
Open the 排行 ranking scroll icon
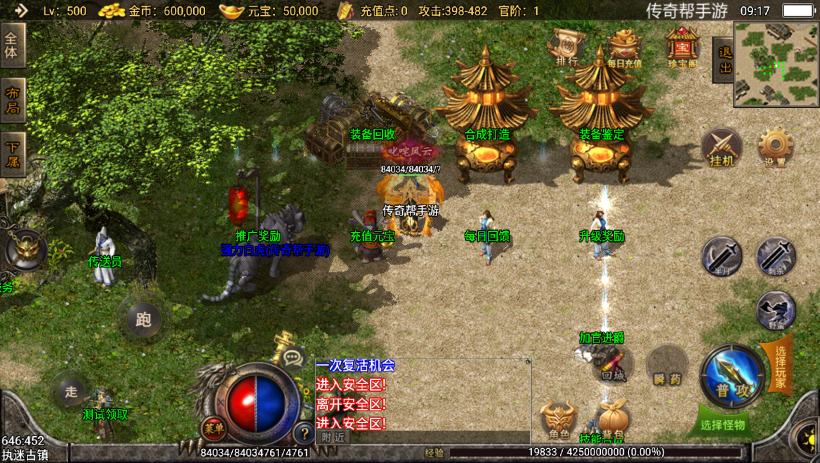click(x=568, y=46)
